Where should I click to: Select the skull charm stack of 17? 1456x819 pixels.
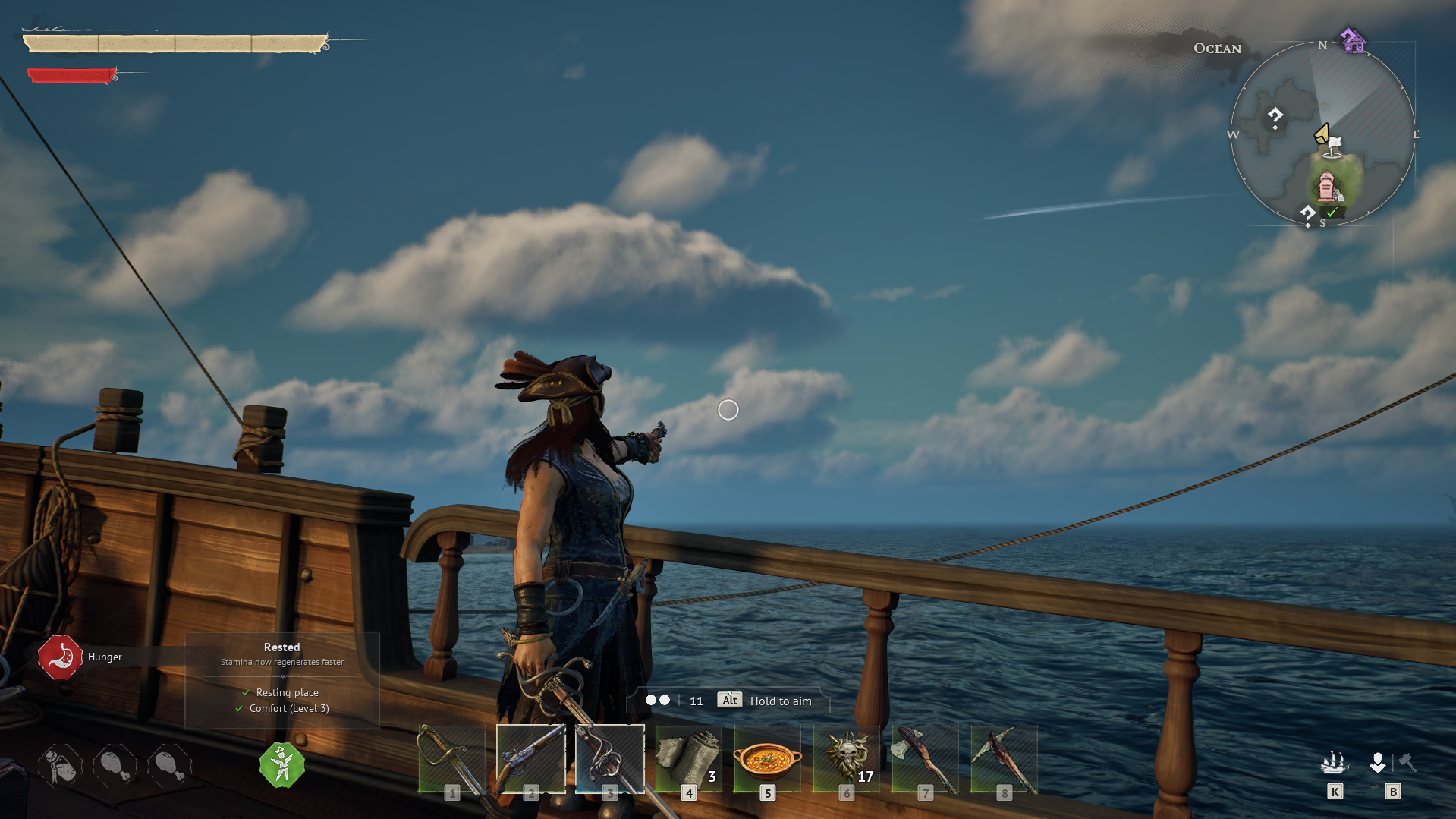click(x=846, y=758)
